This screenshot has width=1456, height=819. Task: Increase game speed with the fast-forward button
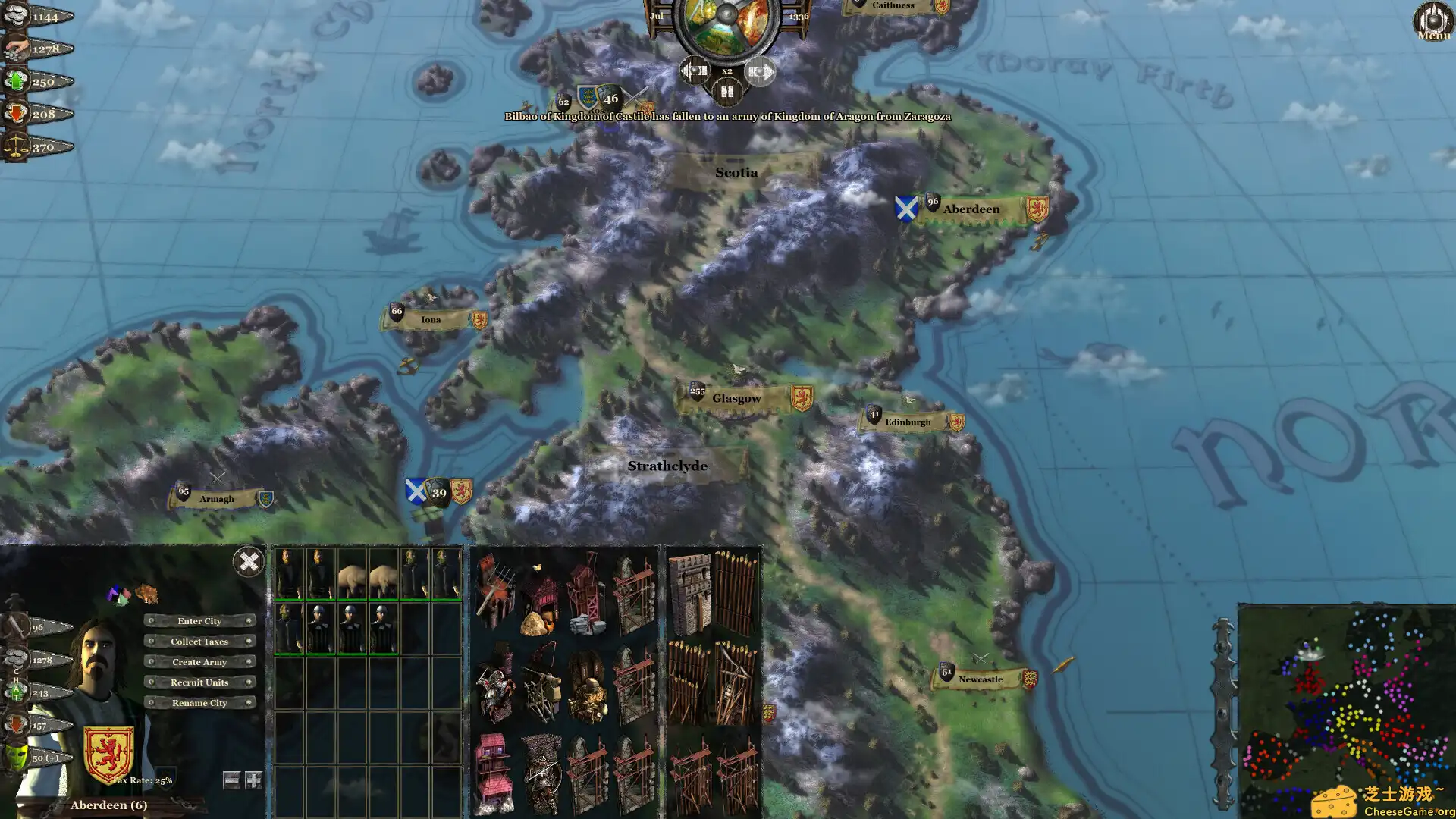click(761, 72)
